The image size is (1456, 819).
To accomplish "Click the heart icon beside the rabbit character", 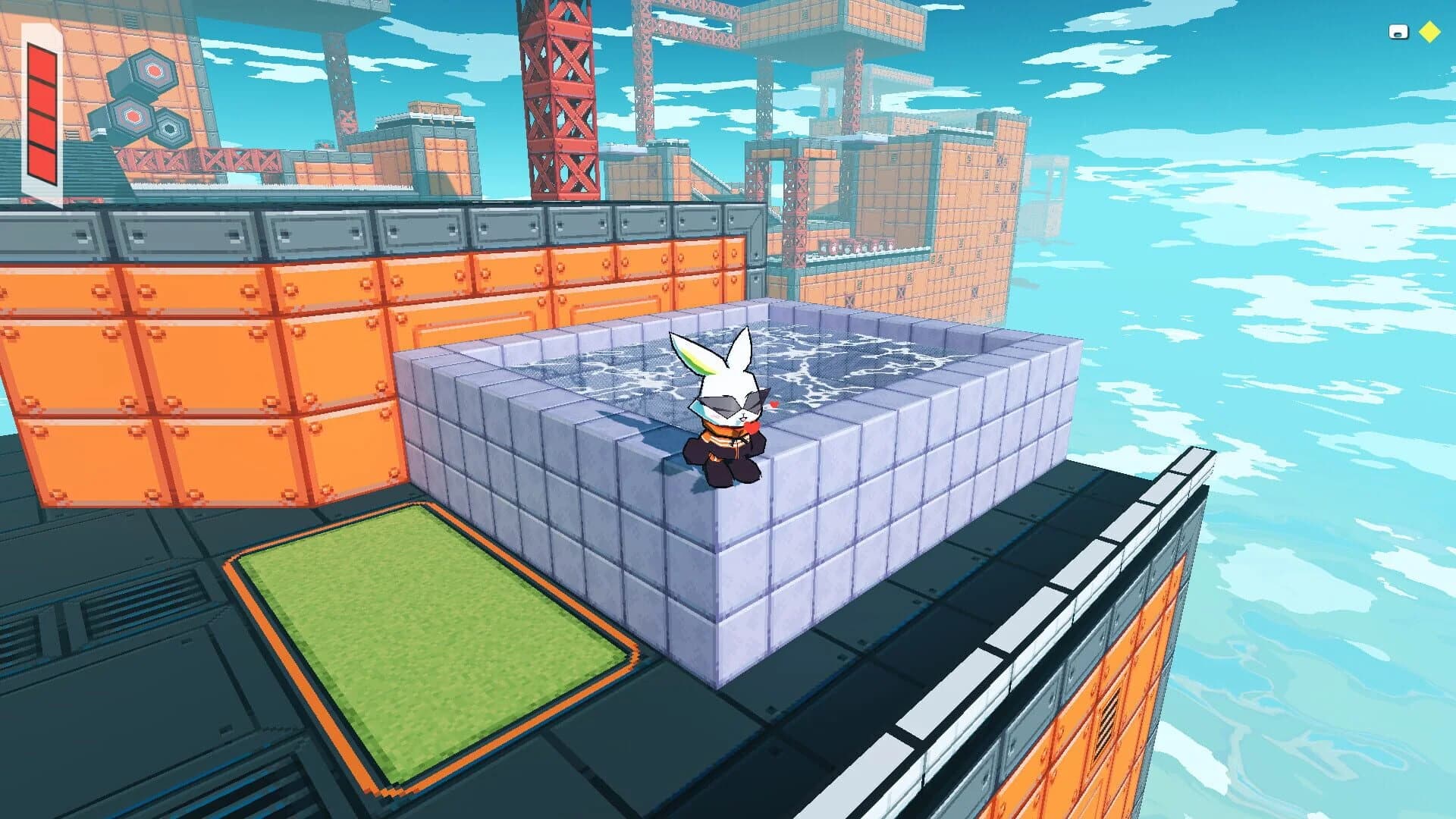I will [773, 403].
